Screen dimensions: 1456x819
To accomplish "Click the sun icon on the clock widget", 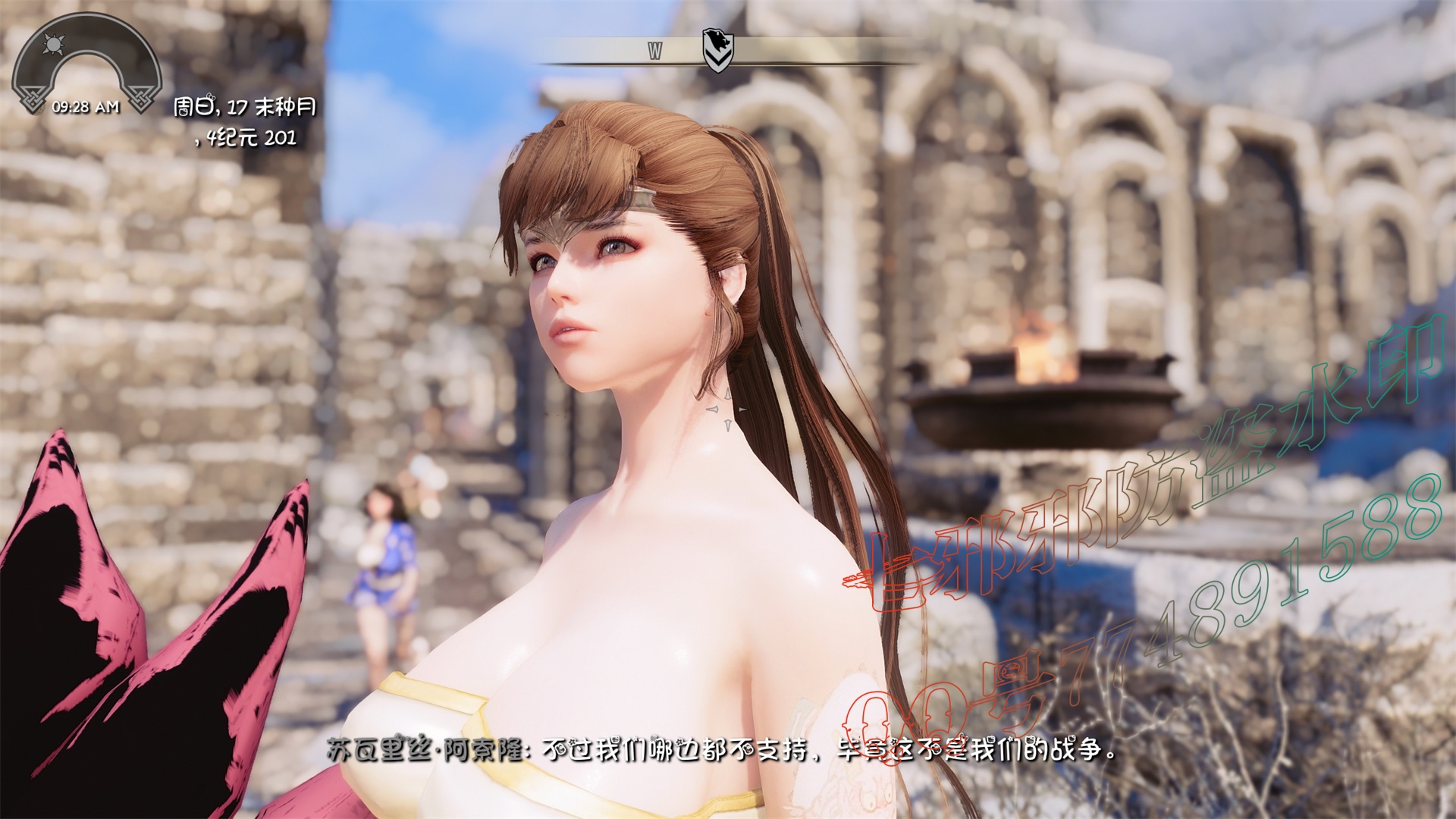I will 52,45.
